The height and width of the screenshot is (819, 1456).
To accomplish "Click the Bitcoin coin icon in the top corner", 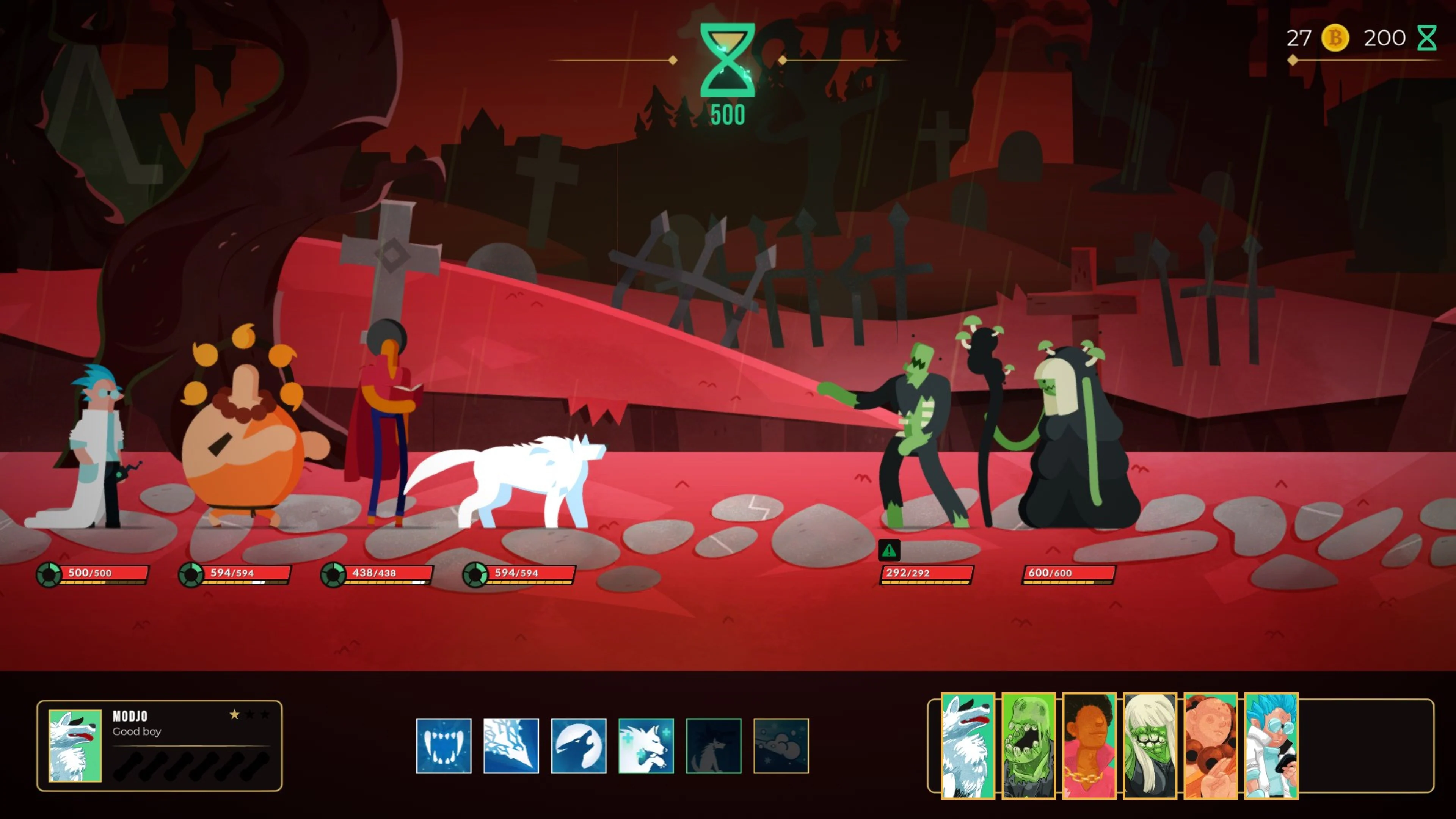I will point(1335,38).
